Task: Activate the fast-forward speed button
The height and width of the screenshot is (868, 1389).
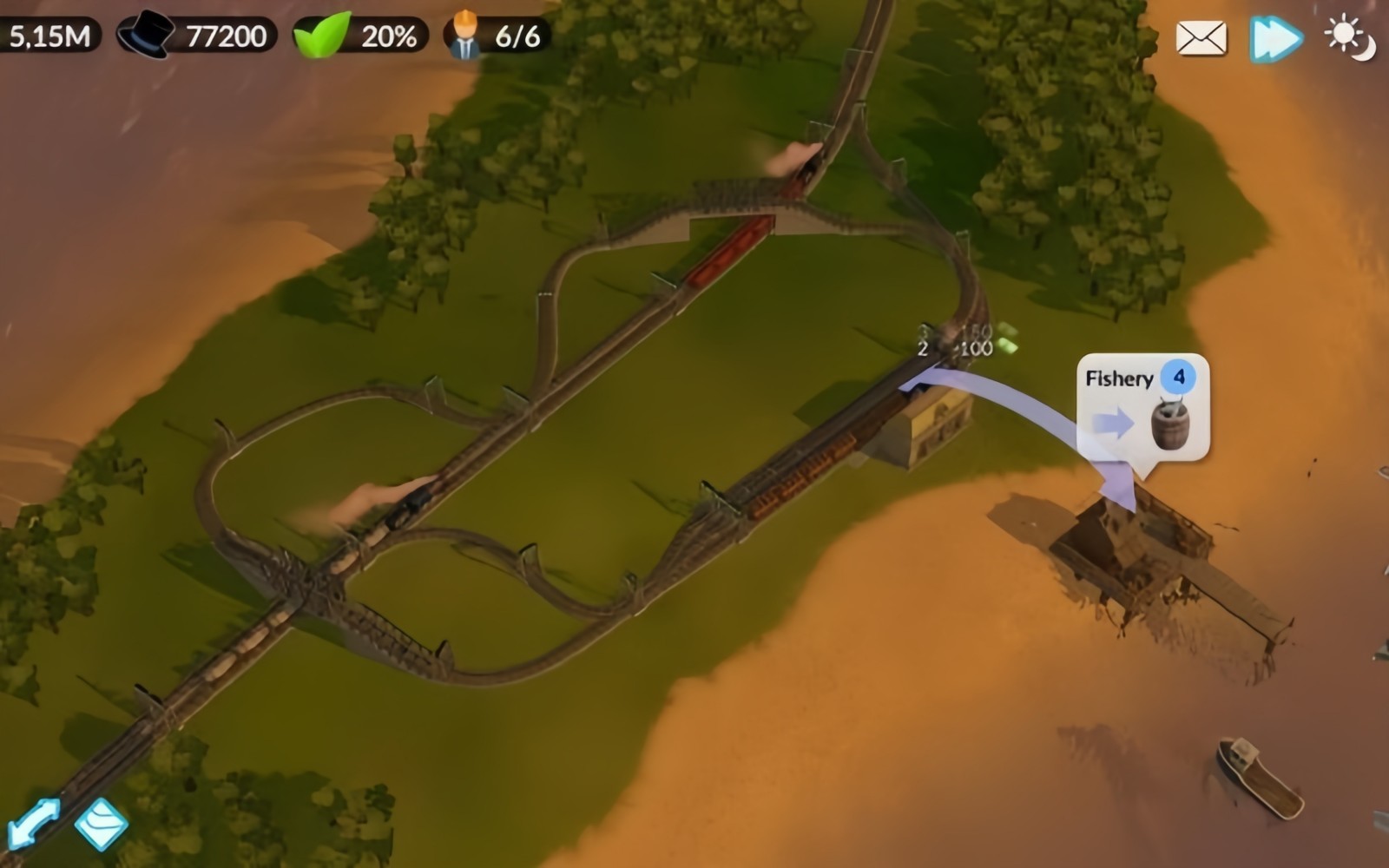Action: point(1275,38)
